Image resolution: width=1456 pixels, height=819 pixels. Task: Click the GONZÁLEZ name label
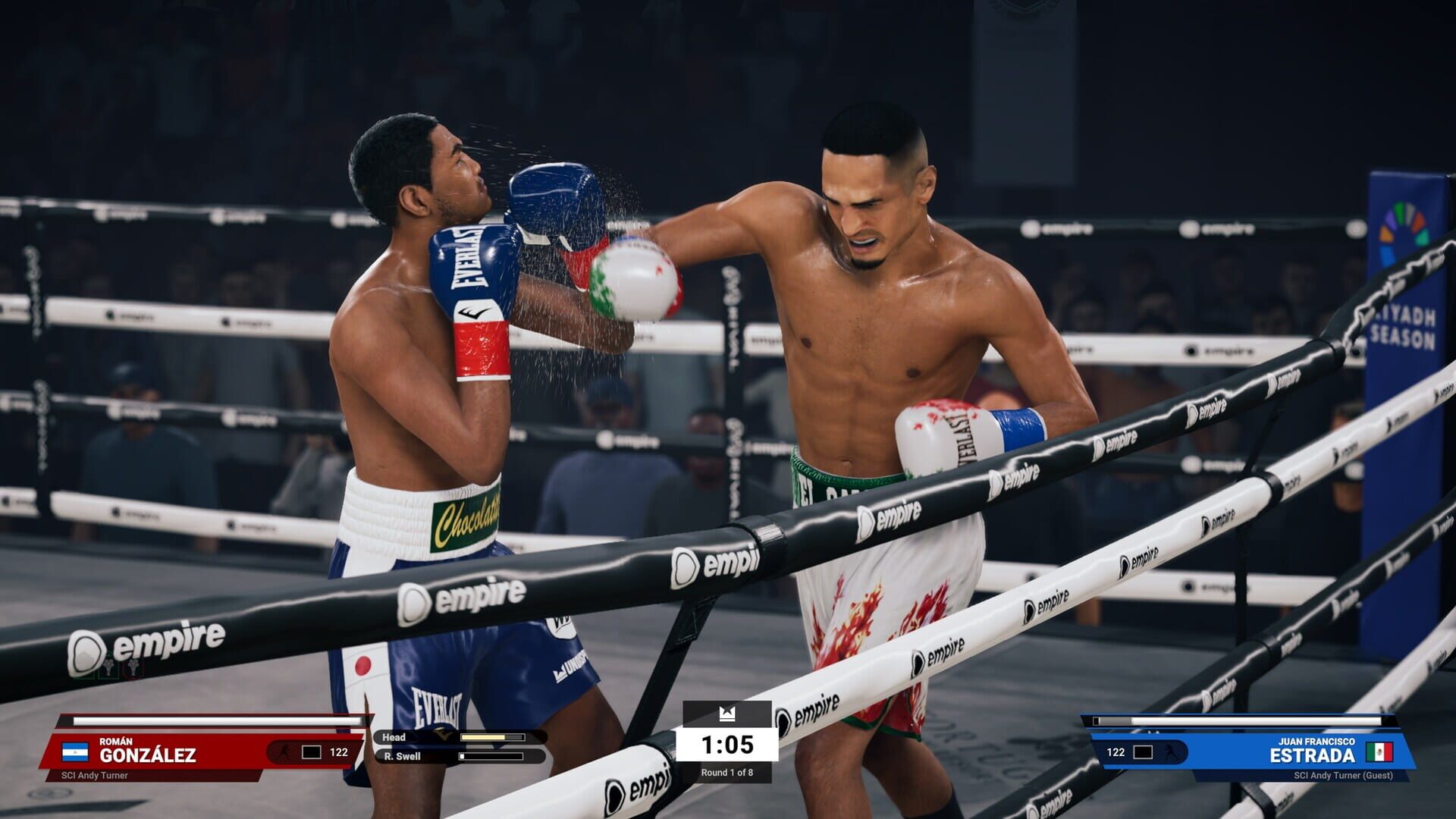tap(147, 753)
